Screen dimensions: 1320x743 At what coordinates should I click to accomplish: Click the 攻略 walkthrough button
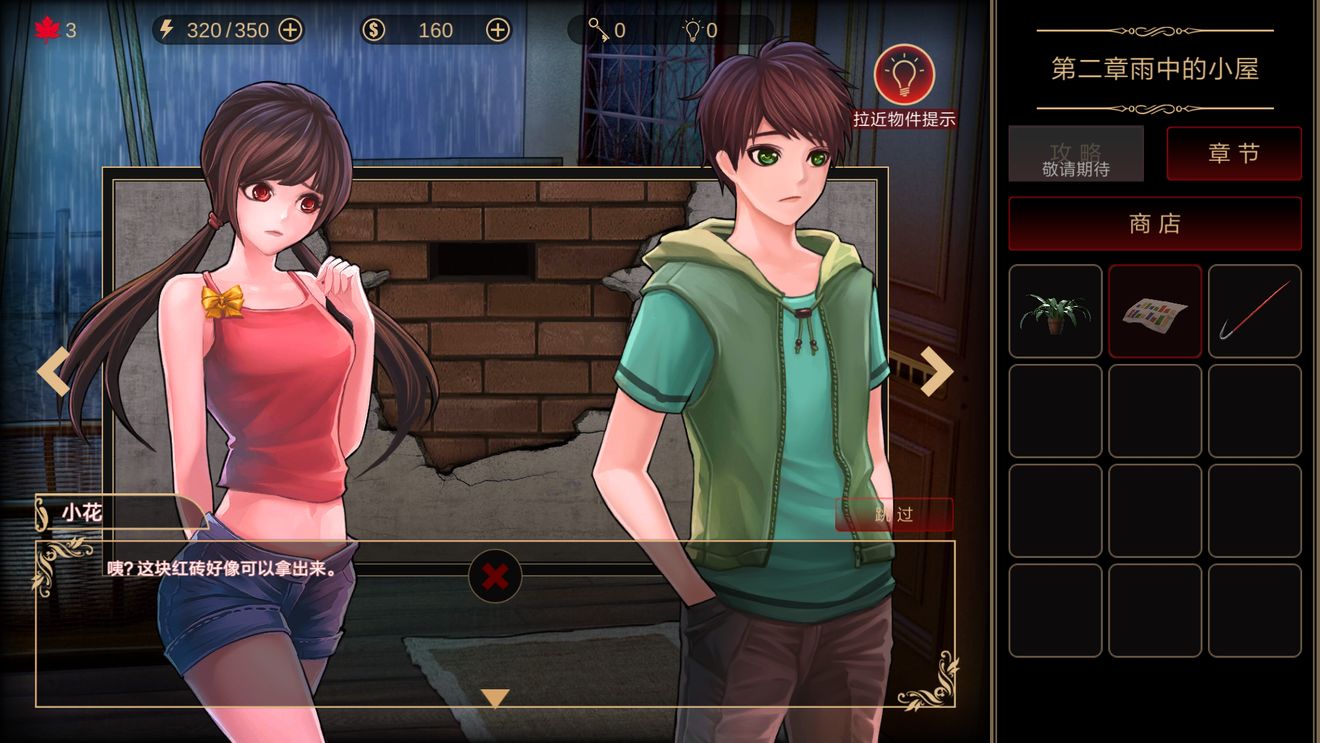coord(1076,154)
